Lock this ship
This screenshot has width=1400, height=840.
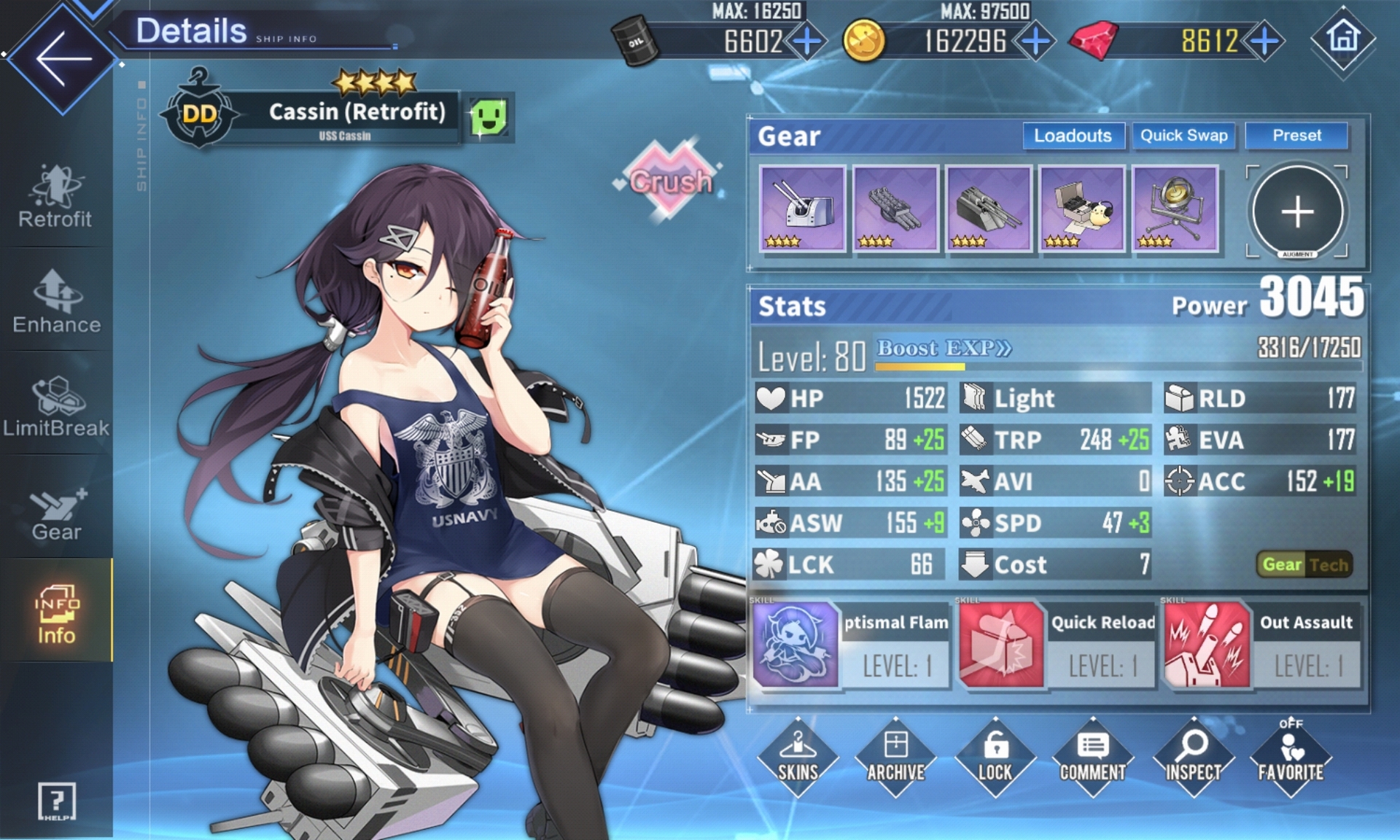pos(995,757)
